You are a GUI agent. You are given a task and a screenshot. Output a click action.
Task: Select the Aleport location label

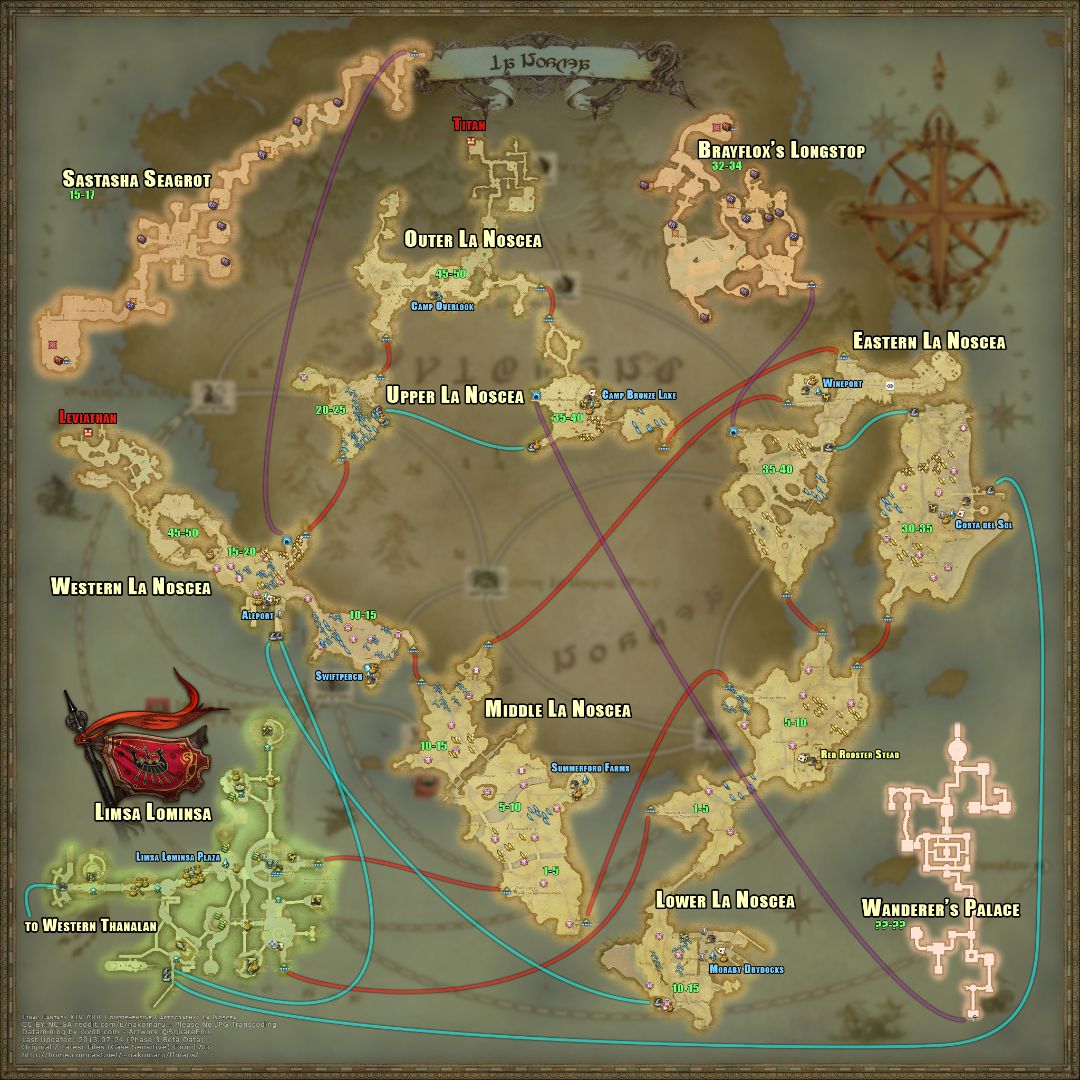[257, 616]
